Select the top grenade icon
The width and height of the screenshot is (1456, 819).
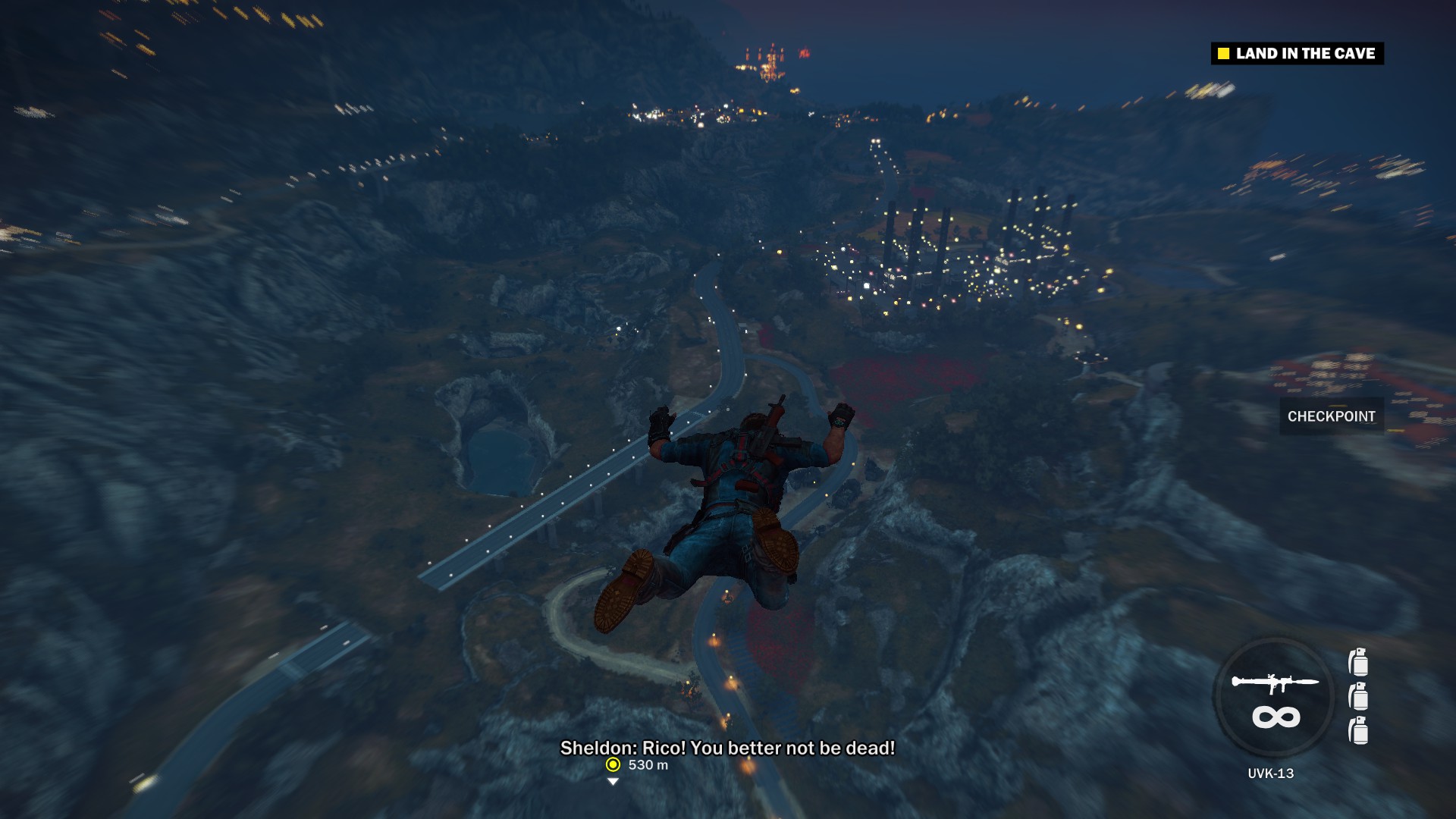(x=1358, y=662)
